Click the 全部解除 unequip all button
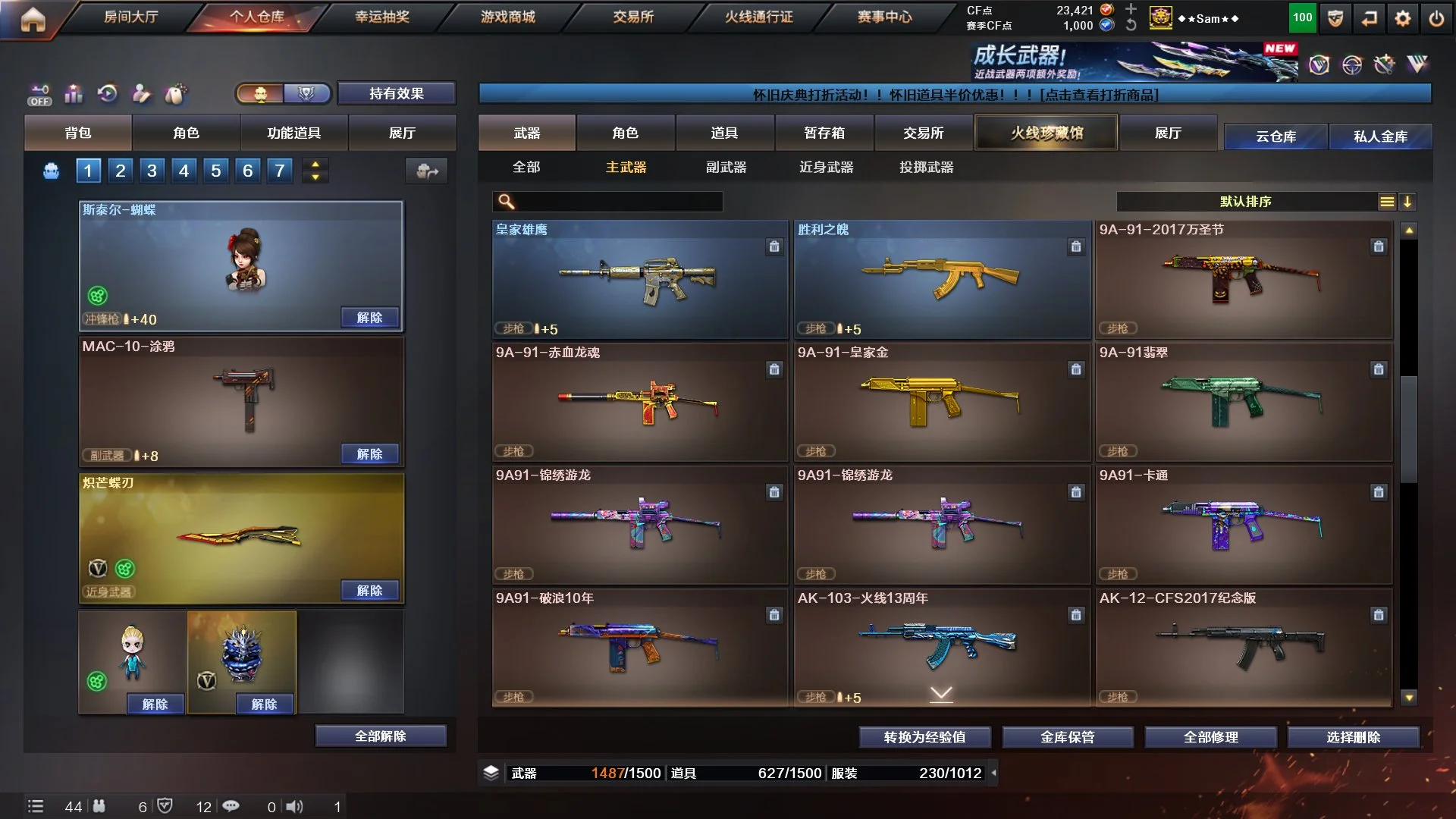Image resolution: width=1456 pixels, height=819 pixels. coord(380,736)
